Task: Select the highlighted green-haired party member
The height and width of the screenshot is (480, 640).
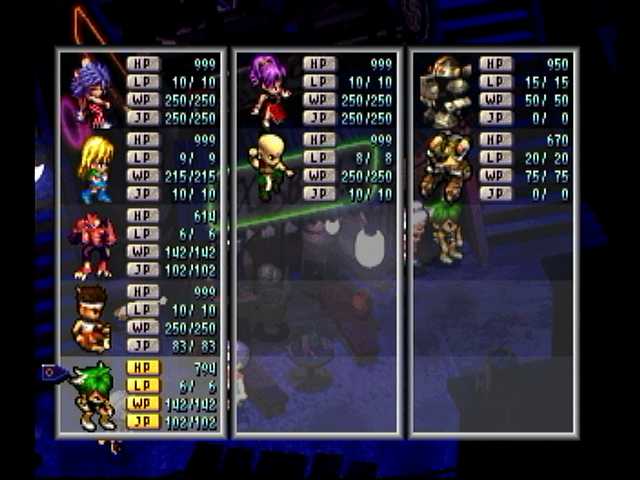Action: pos(95,395)
